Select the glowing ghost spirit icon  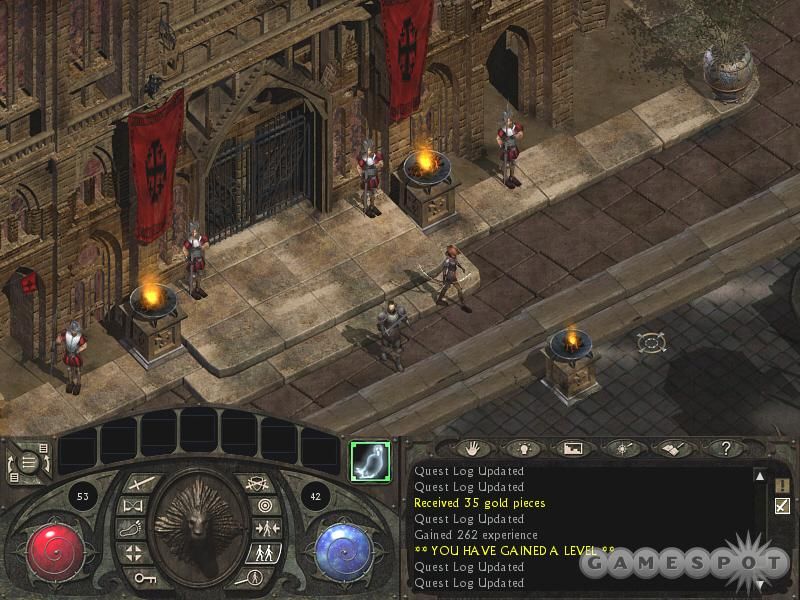tap(368, 461)
